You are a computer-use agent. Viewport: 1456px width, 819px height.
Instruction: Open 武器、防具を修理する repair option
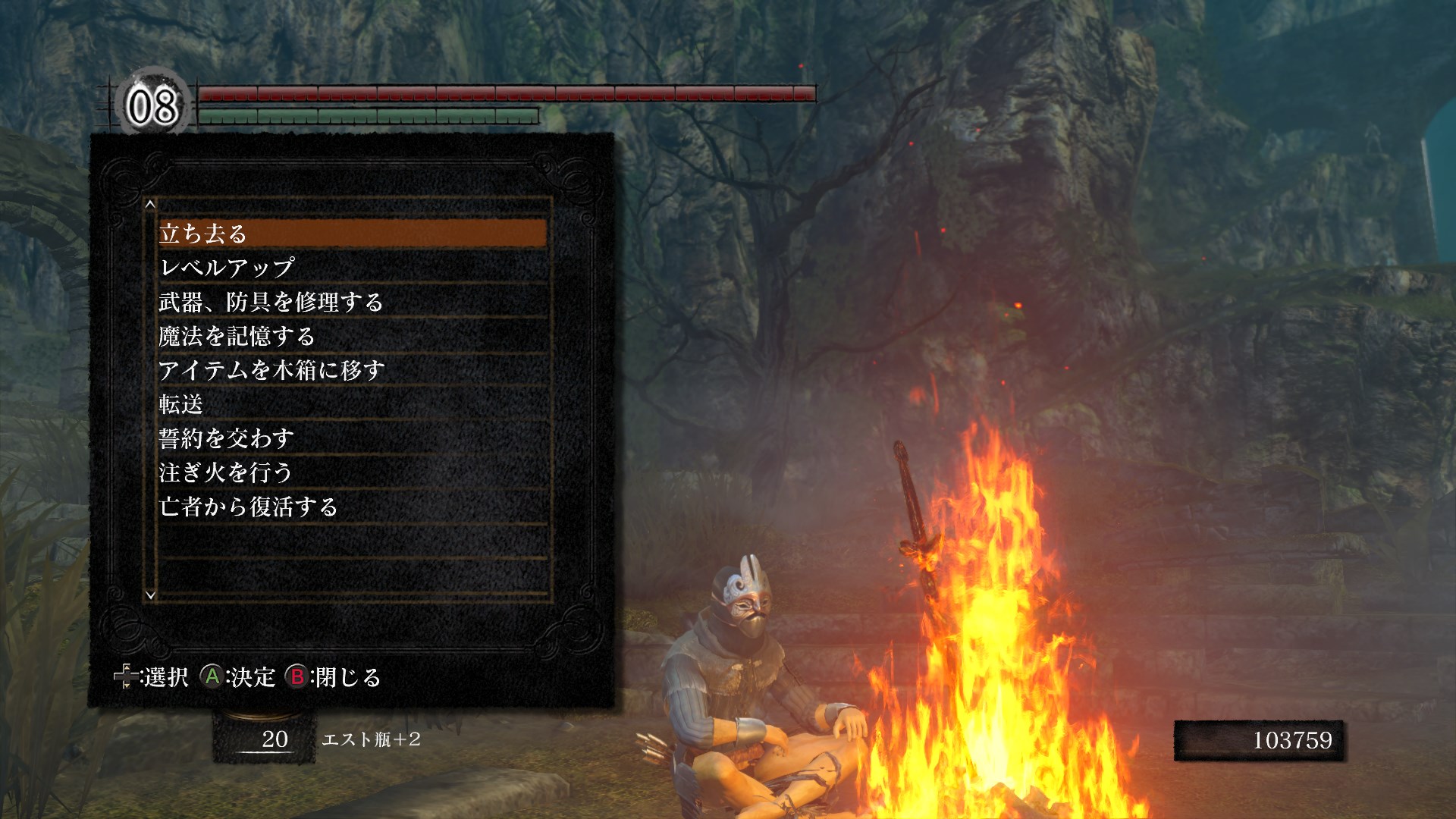[353, 302]
